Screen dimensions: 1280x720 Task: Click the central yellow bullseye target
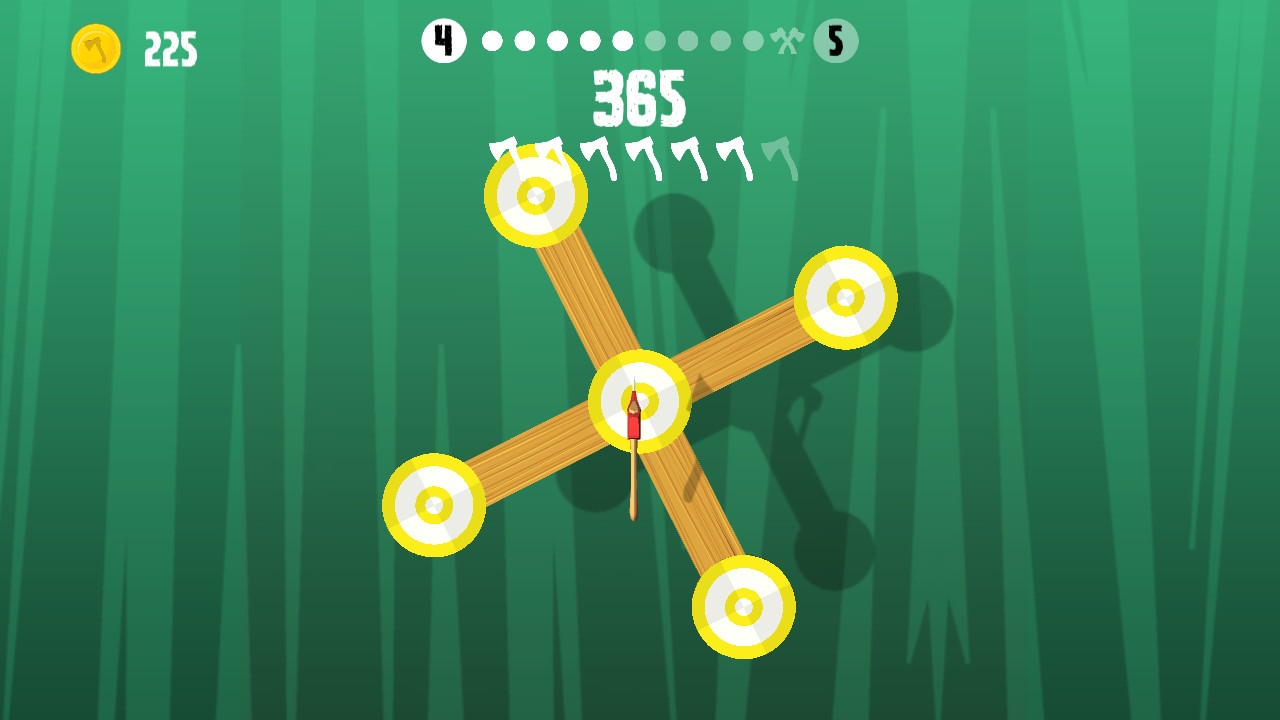pyautogui.click(x=640, y=400)
